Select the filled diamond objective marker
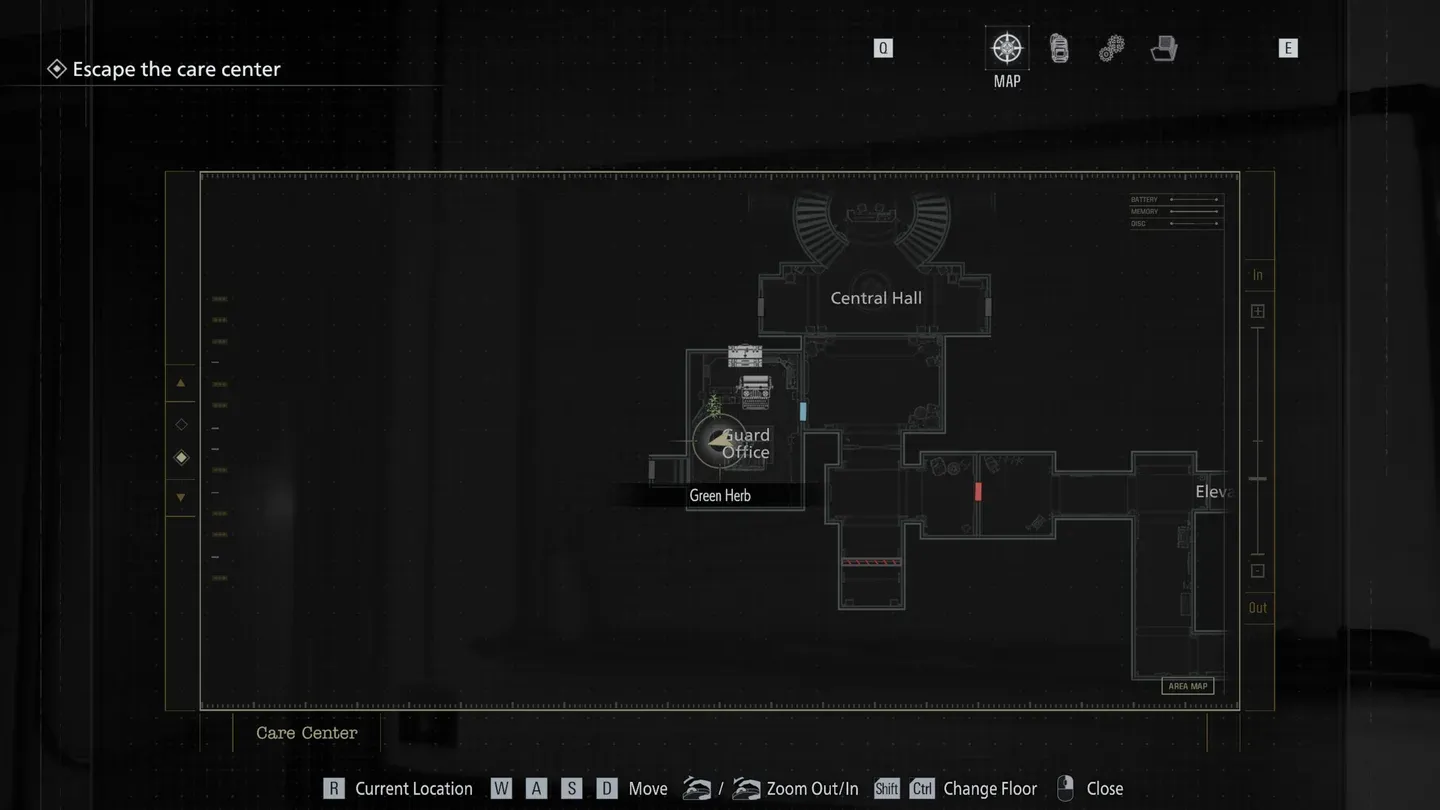Image resolution: width=1440 pixels, height=810 pixels. coord(181,457)
